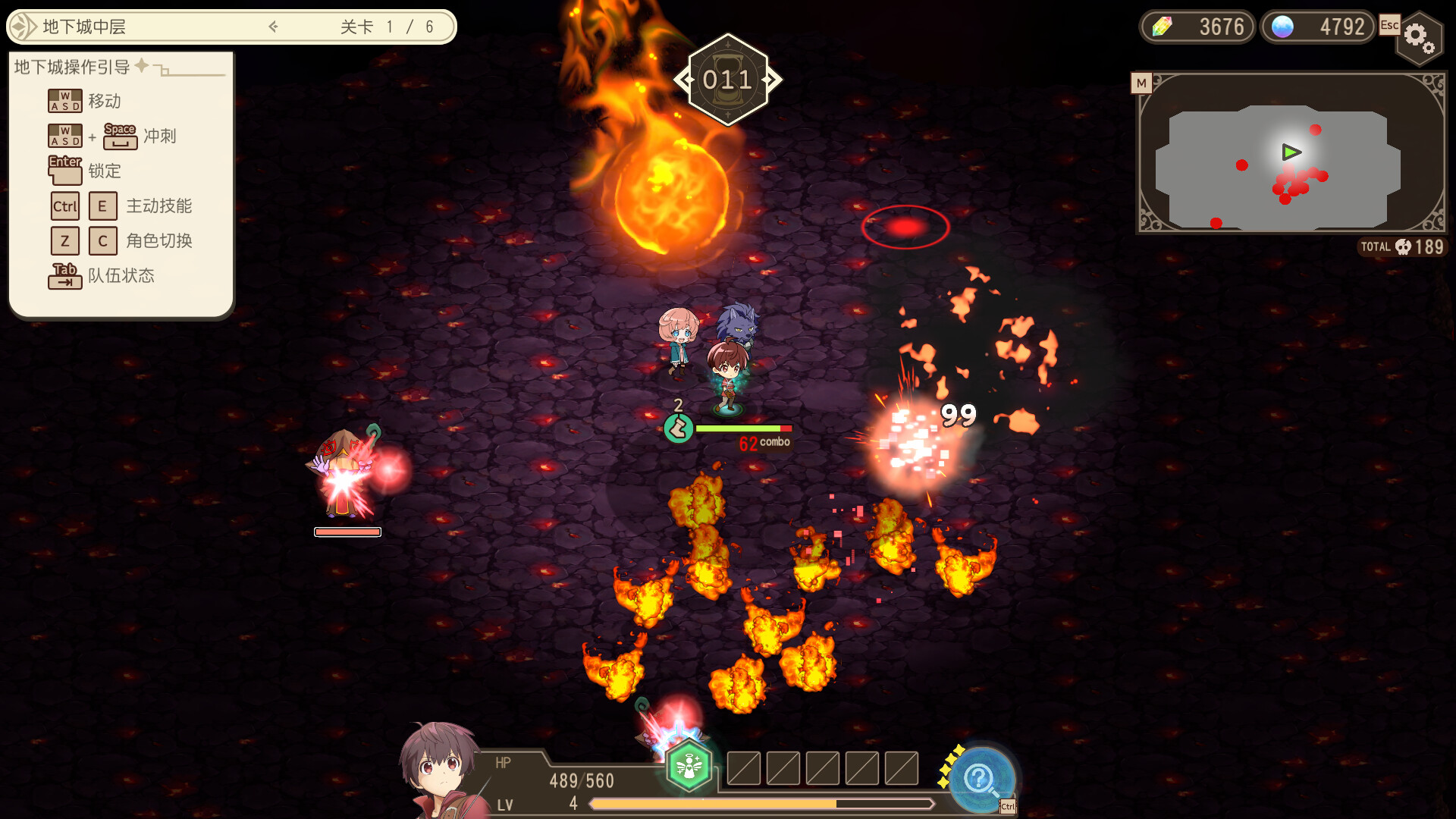Viewport: 1456px width, 819px height.
Task: Click the right arrow on hexagon timer
Action: pyautogui.click(x=772, y=80)
